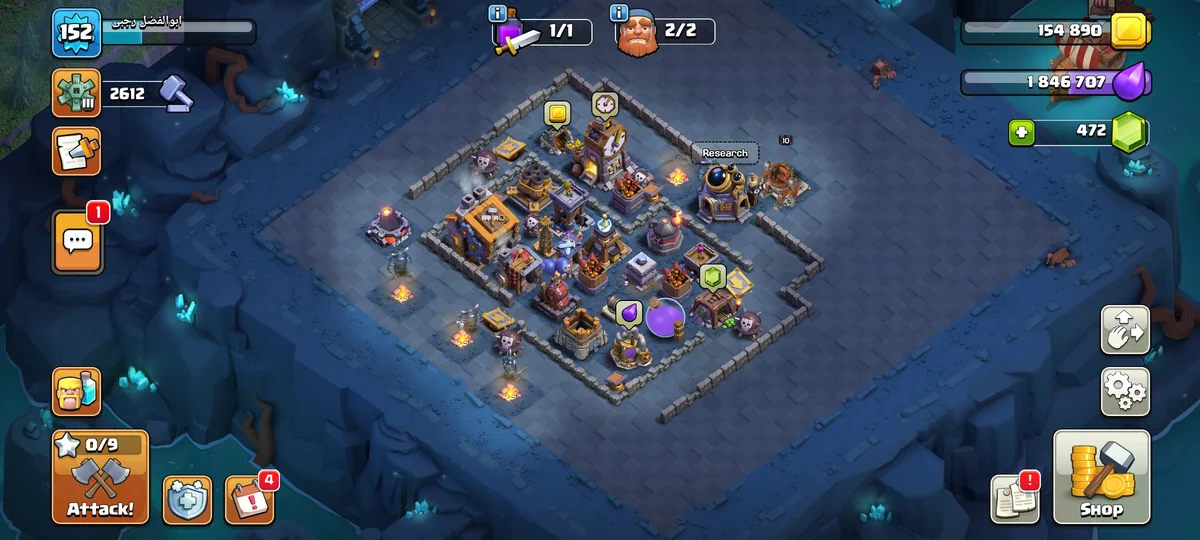The height and width of the screenshot is (540, 1200).
Task: Open the chat speech bubble button
Action: point(77,241)
